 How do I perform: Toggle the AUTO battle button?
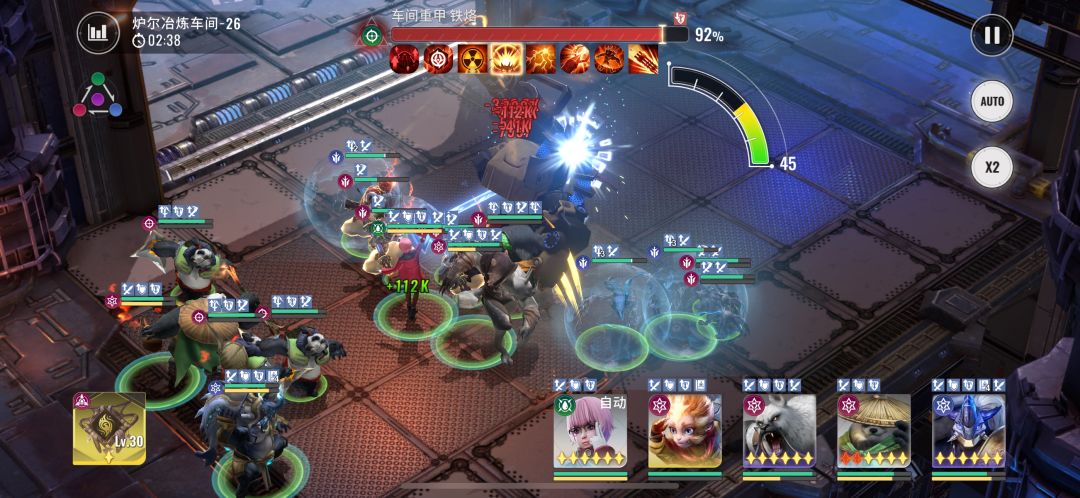coord(991,101)
